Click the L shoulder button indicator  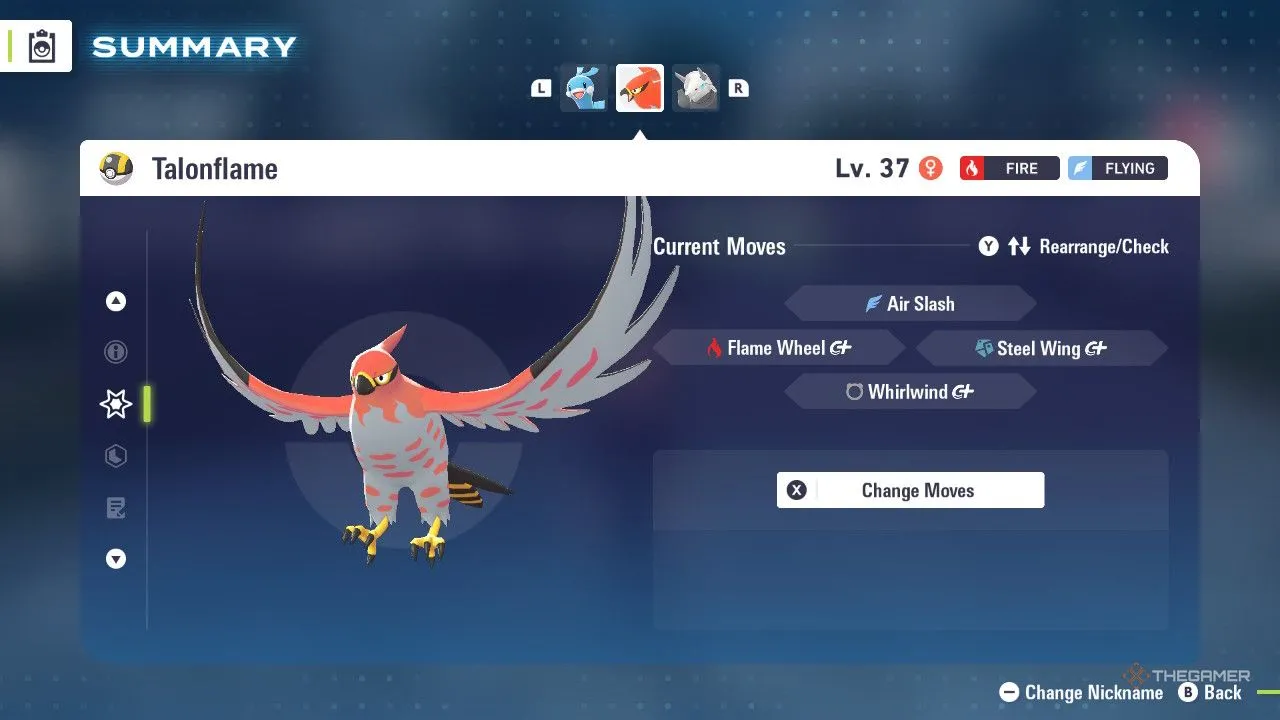pyautogui.click(x=540, y=88)
